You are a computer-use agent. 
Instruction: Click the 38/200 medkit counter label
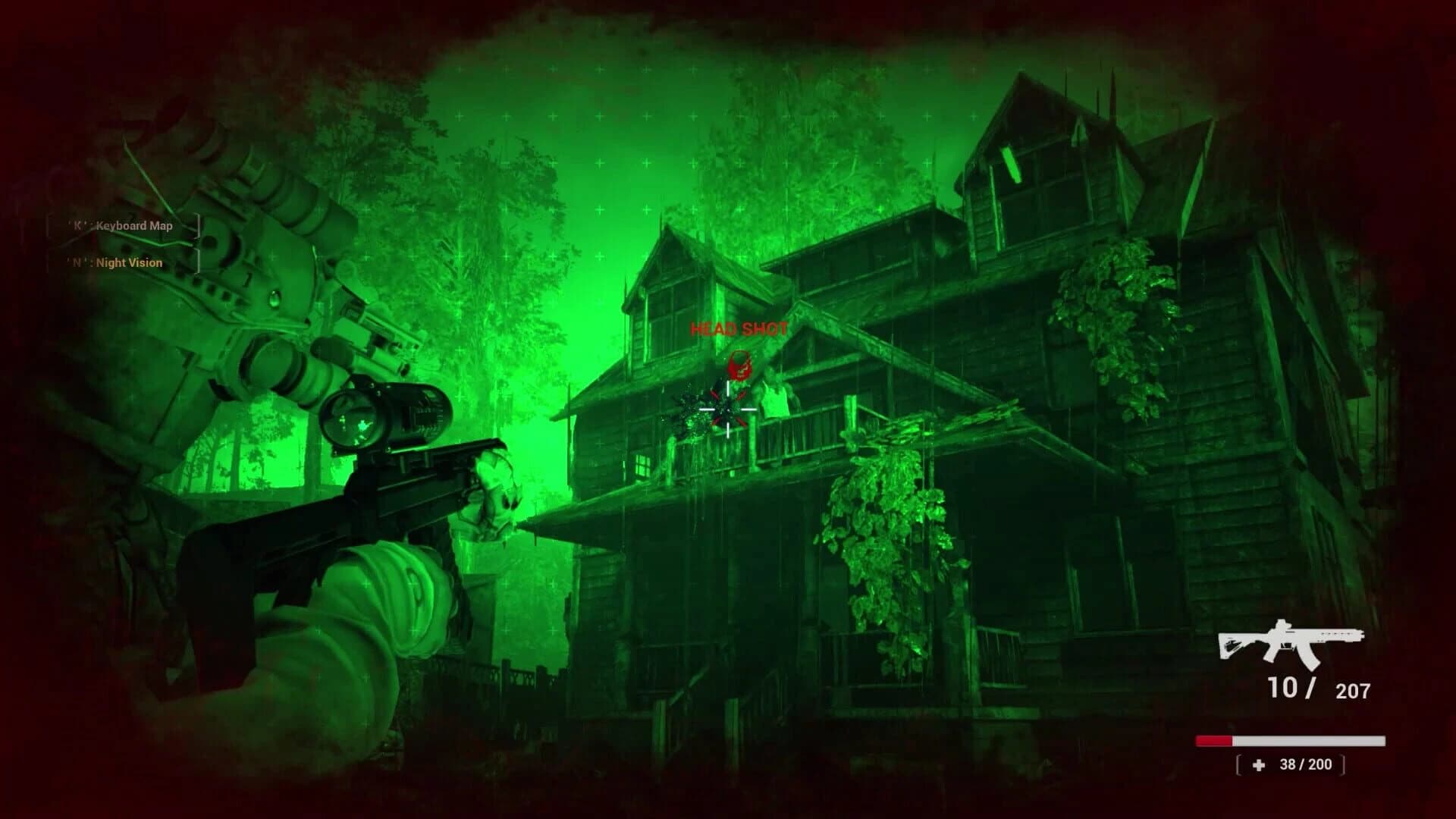(1307, 764)
